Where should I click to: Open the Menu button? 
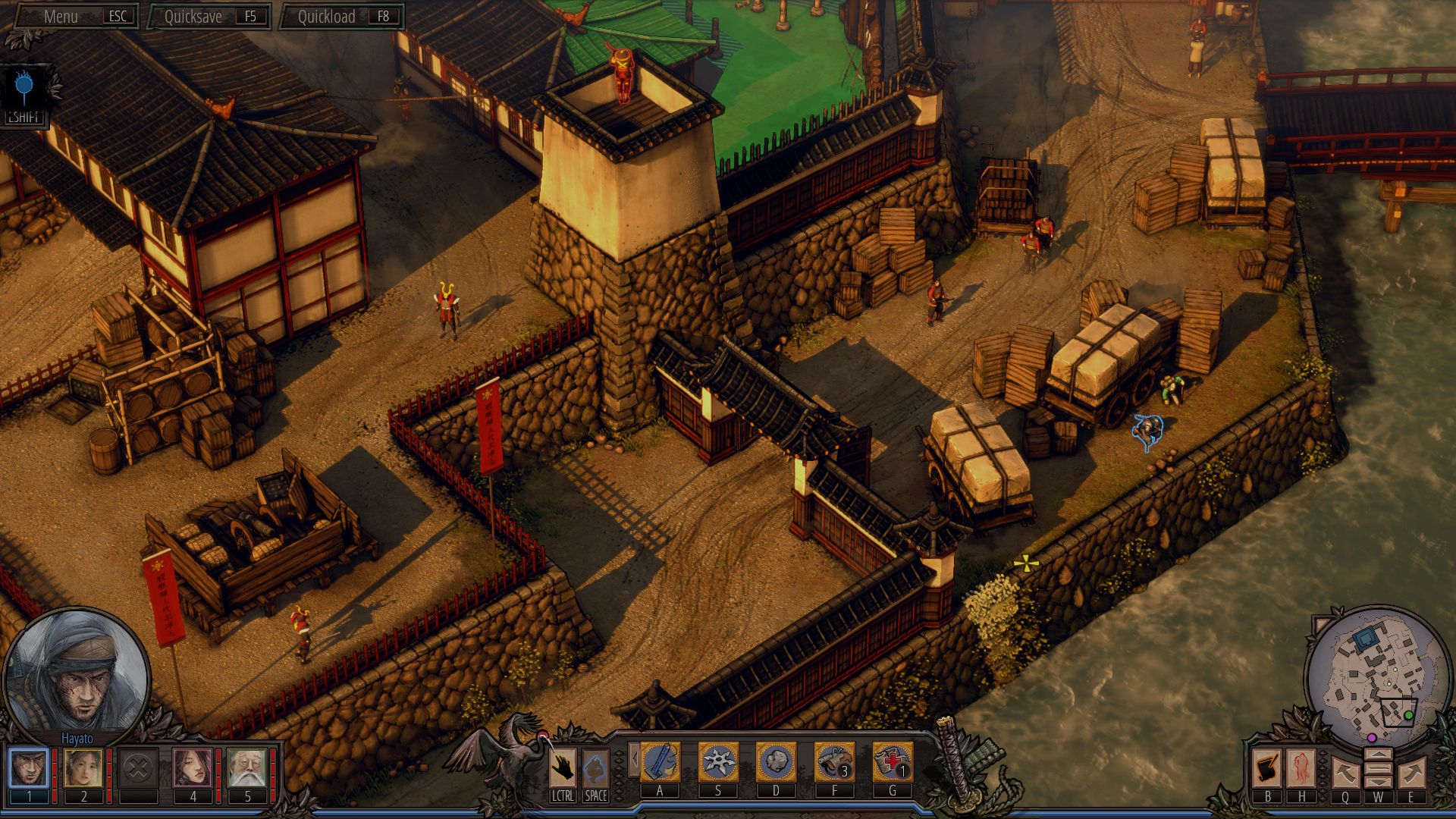72,17
